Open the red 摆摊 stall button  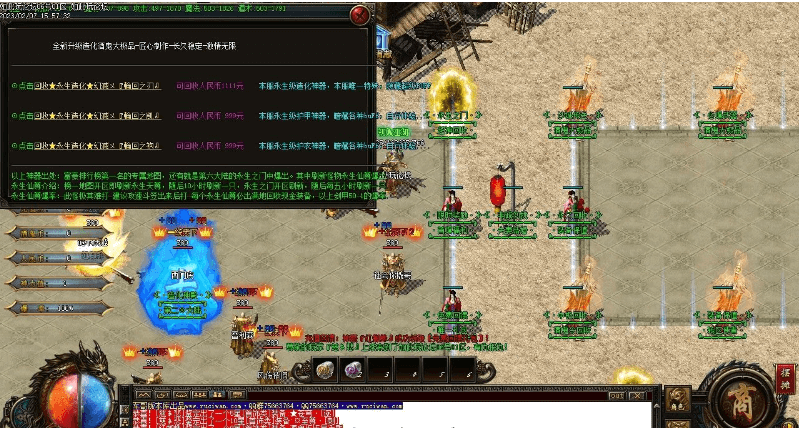pyautogui.click(x=784, y=379)
